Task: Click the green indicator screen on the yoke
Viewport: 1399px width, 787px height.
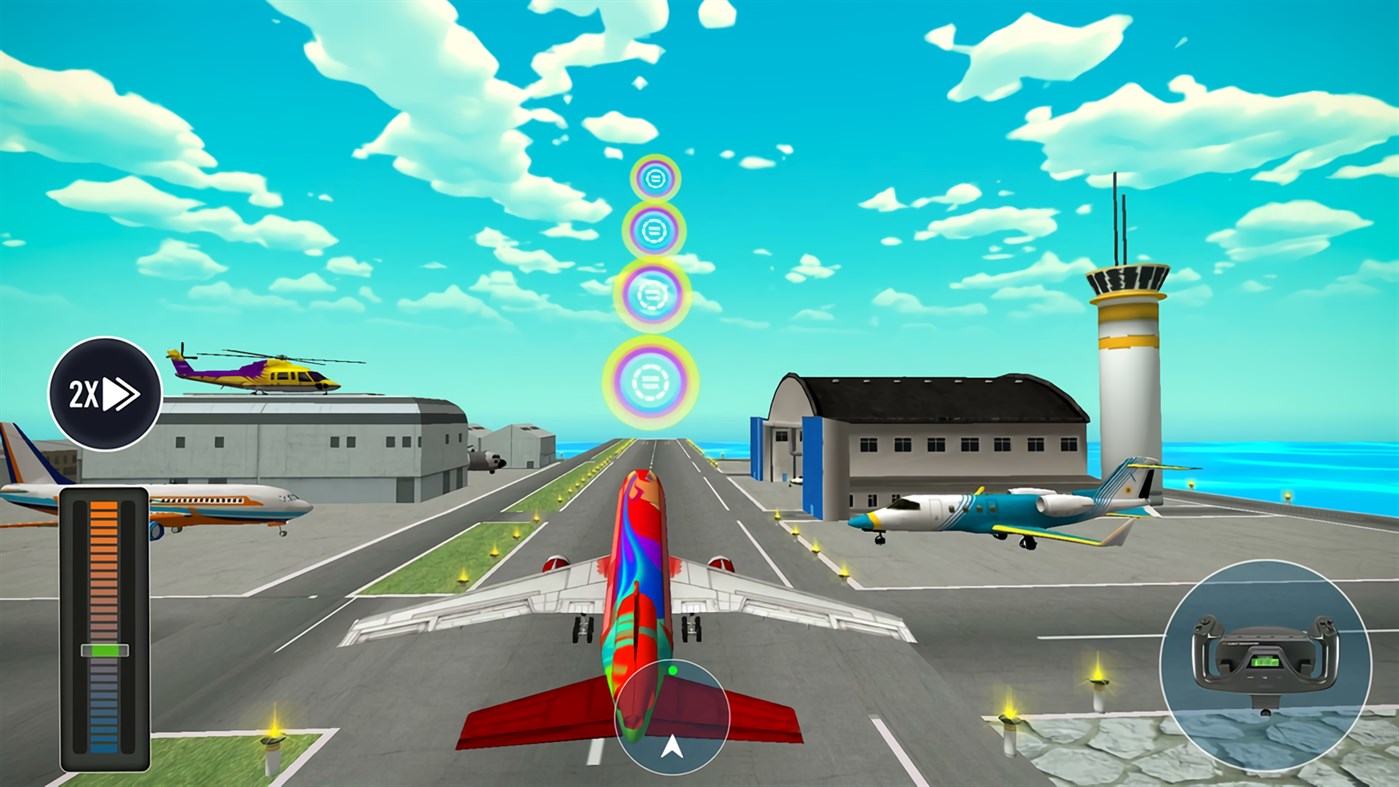Action: pyautogui.click(x=1263, y=660)
